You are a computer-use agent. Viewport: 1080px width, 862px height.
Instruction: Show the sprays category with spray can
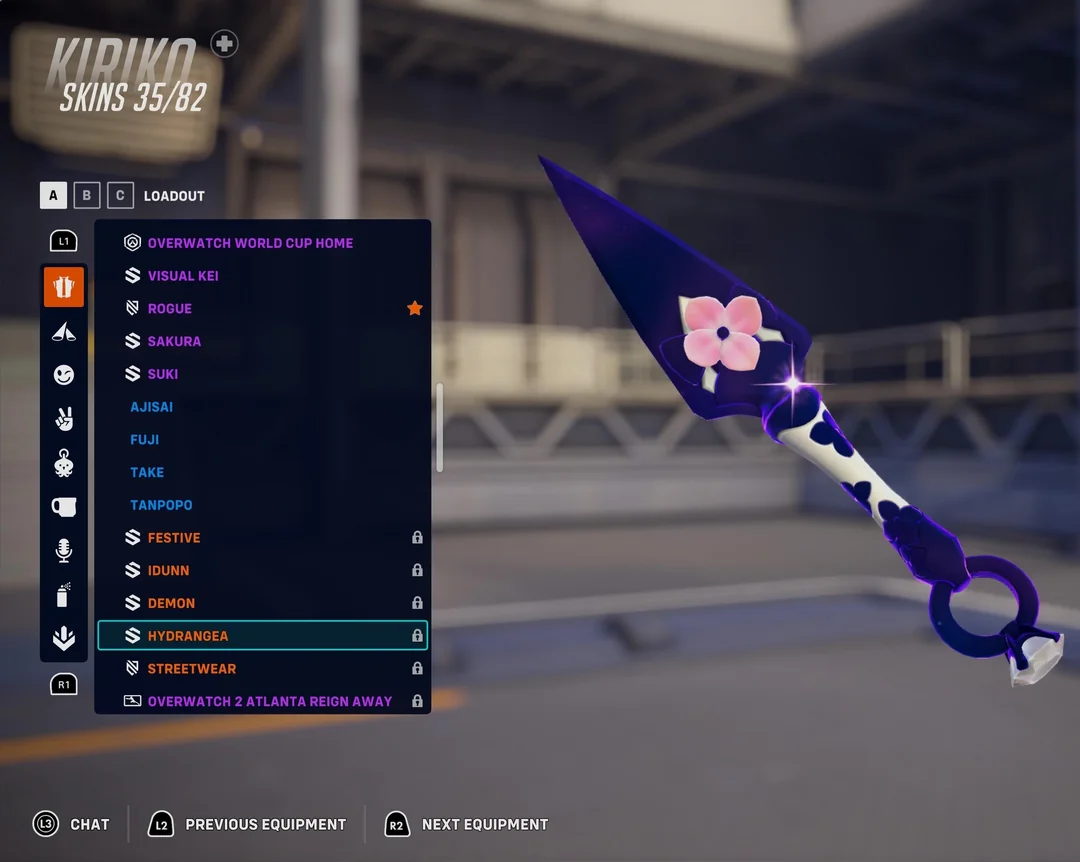click(64, 595)
